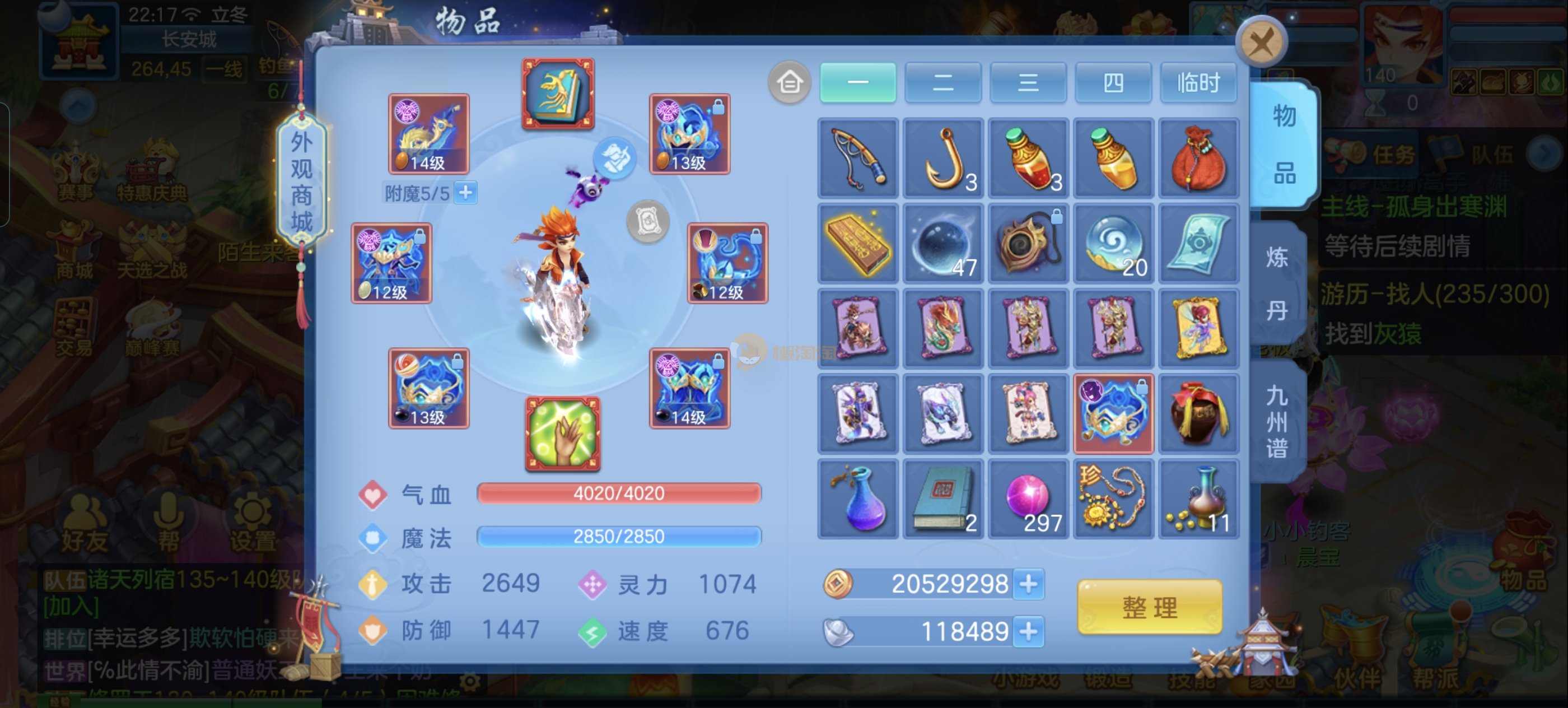Select the gold plaque item
Viewport: 1568px width, 708px height.
click(858, 244)
